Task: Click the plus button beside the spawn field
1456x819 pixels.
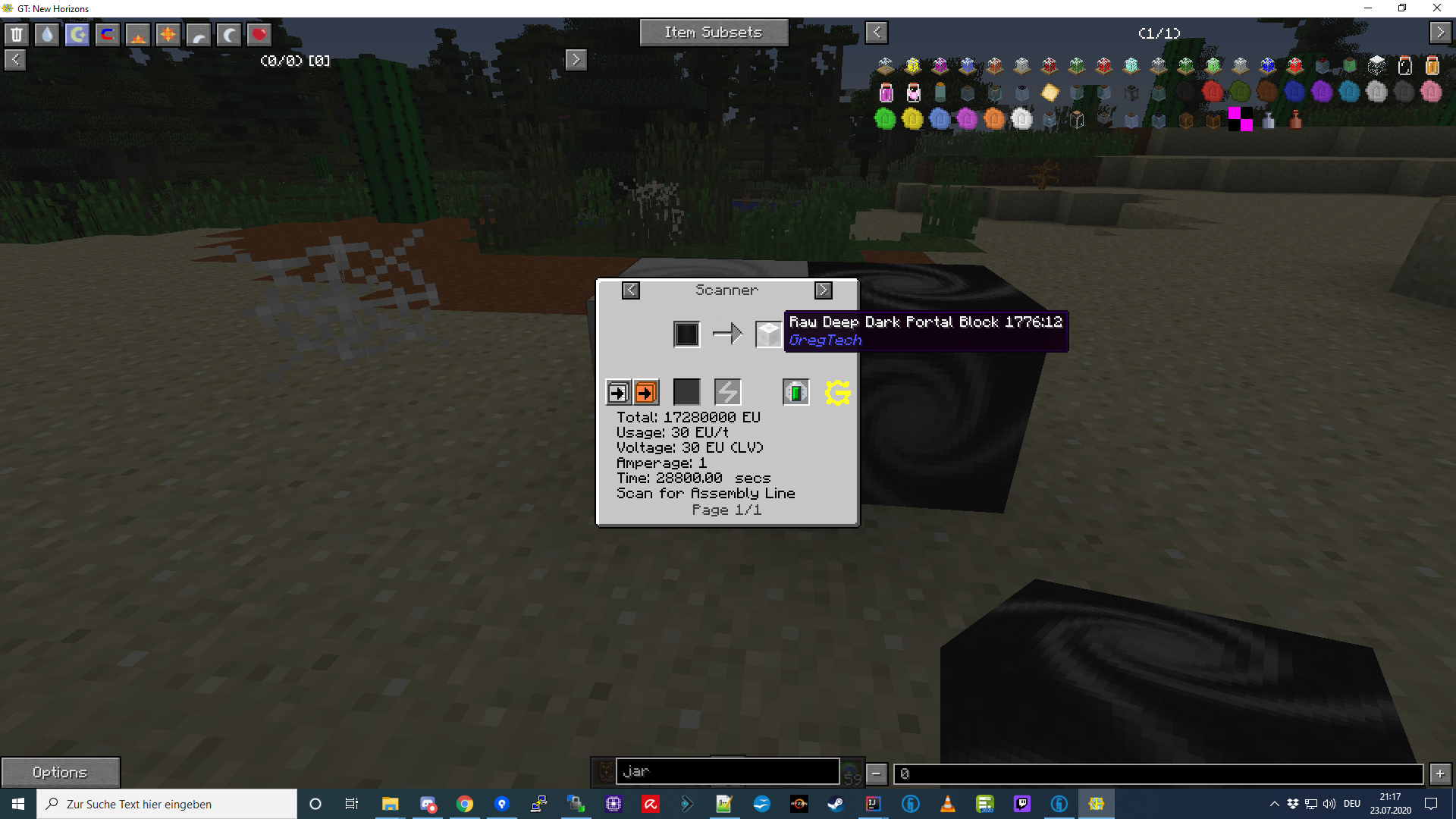Action: point(1440,774)
